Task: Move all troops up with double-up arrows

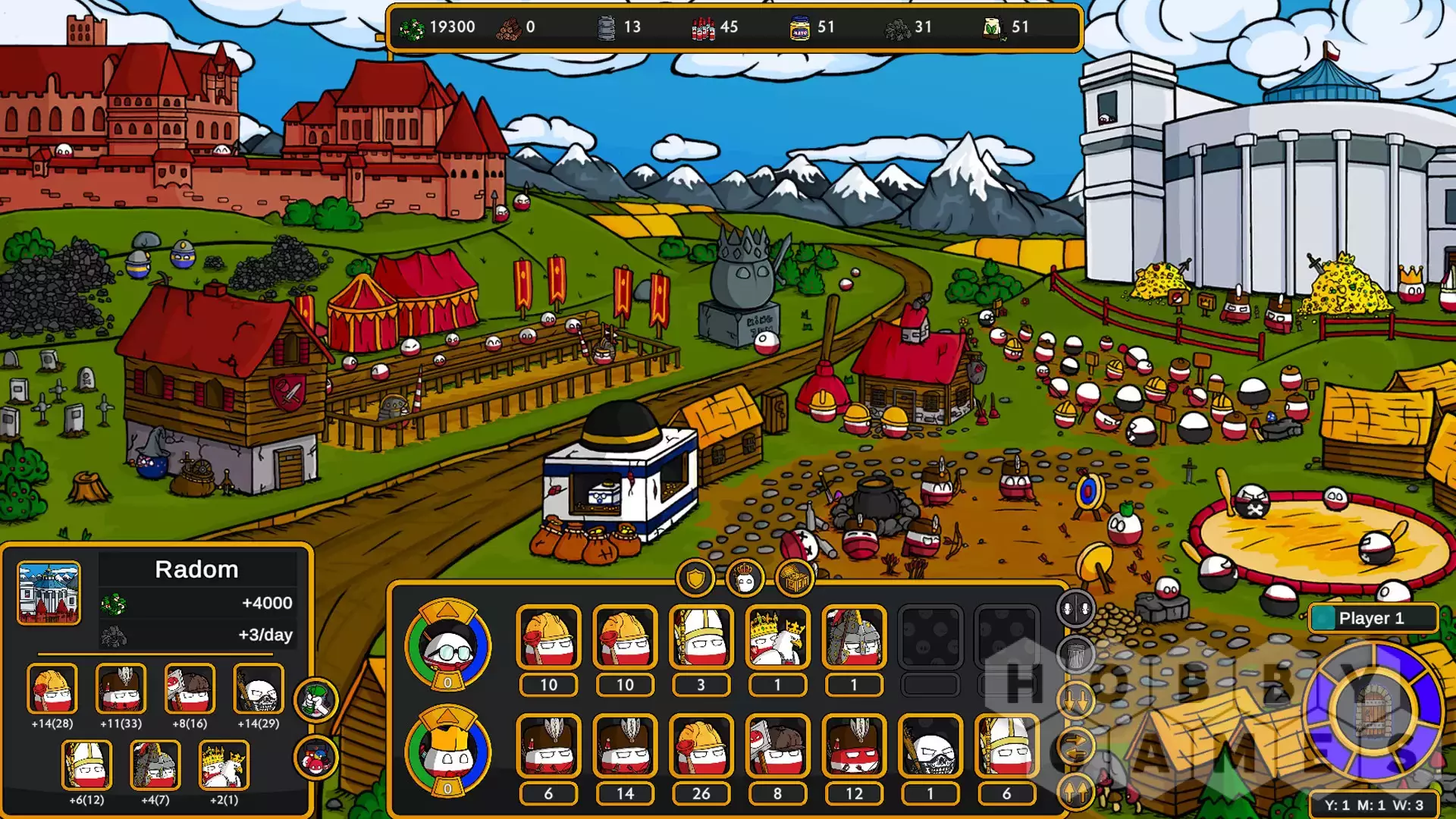Action: (1075, 792)
